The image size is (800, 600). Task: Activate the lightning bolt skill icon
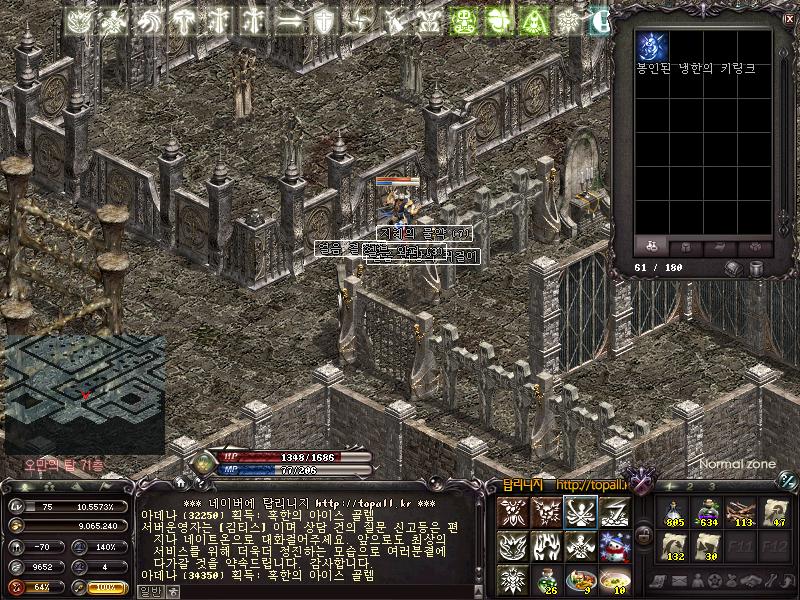point(614,512)
